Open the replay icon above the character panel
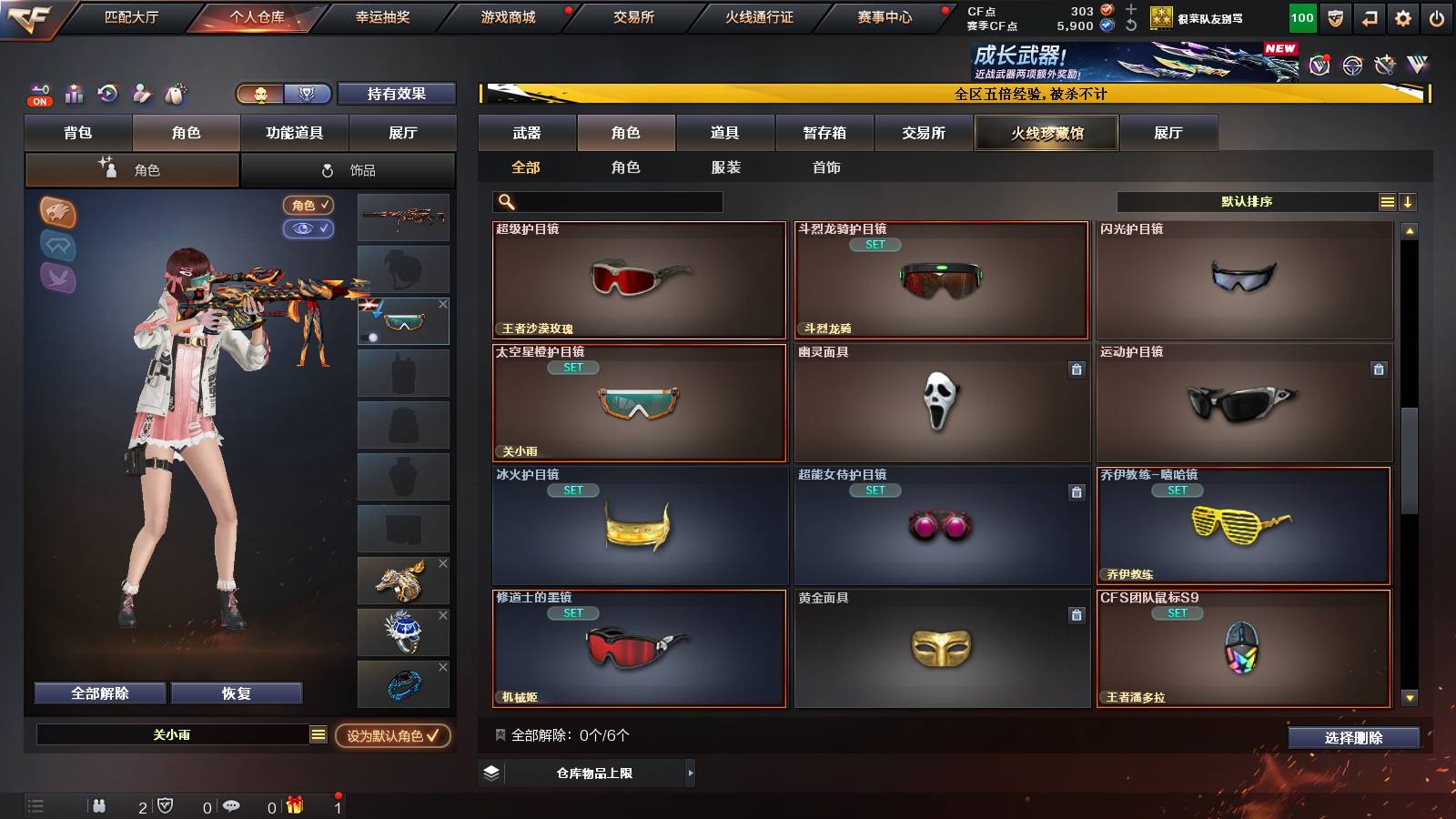1456x819 pixels. (107, 94)
